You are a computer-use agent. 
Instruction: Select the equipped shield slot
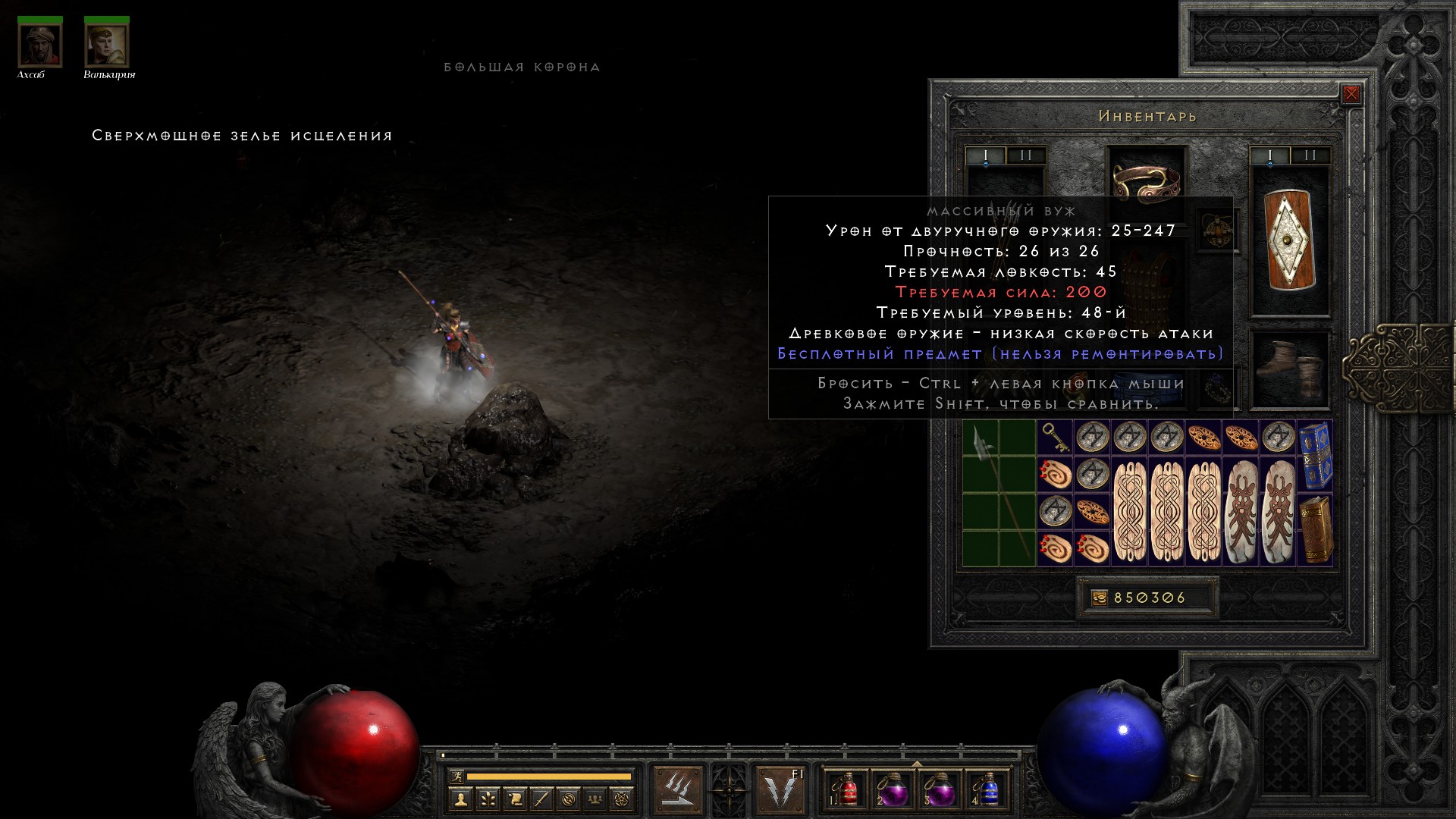point(1290,240)
